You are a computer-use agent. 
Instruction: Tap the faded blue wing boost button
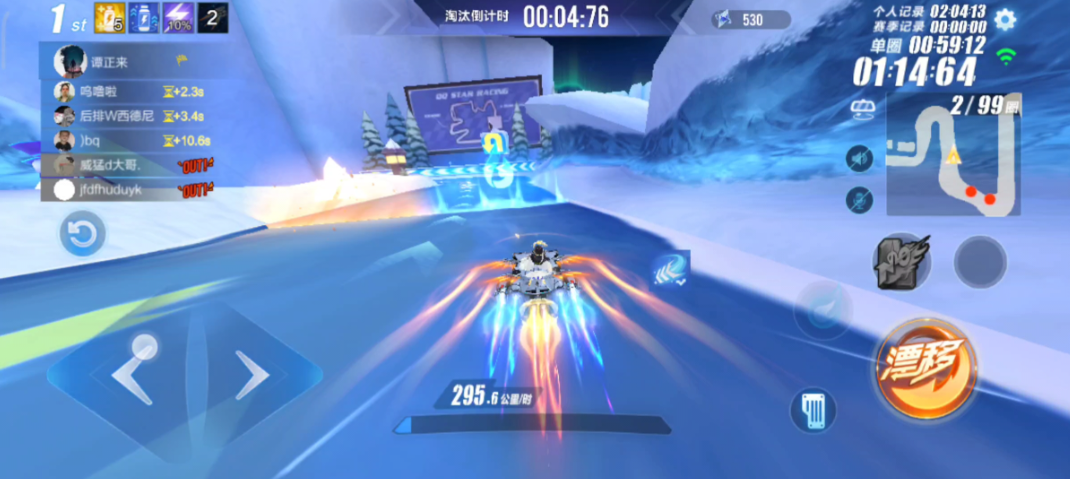(x=822, y=310)
